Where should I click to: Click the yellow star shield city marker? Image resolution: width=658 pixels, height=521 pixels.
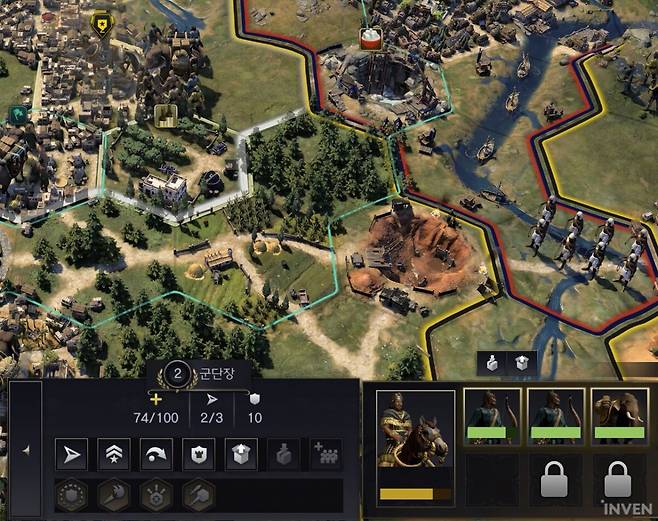[x=100, y=21]
